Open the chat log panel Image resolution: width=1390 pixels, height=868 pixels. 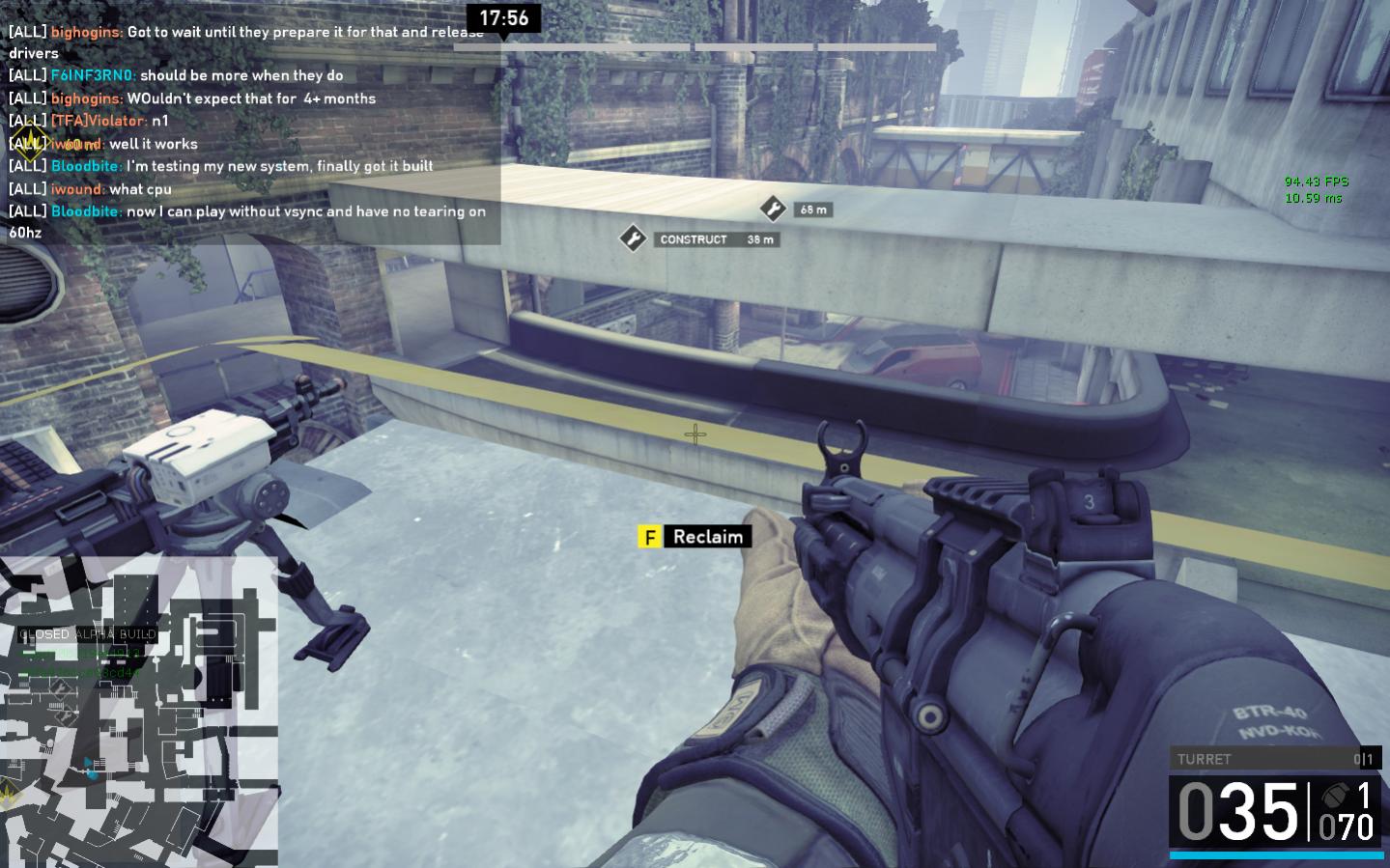click(250, 132)
